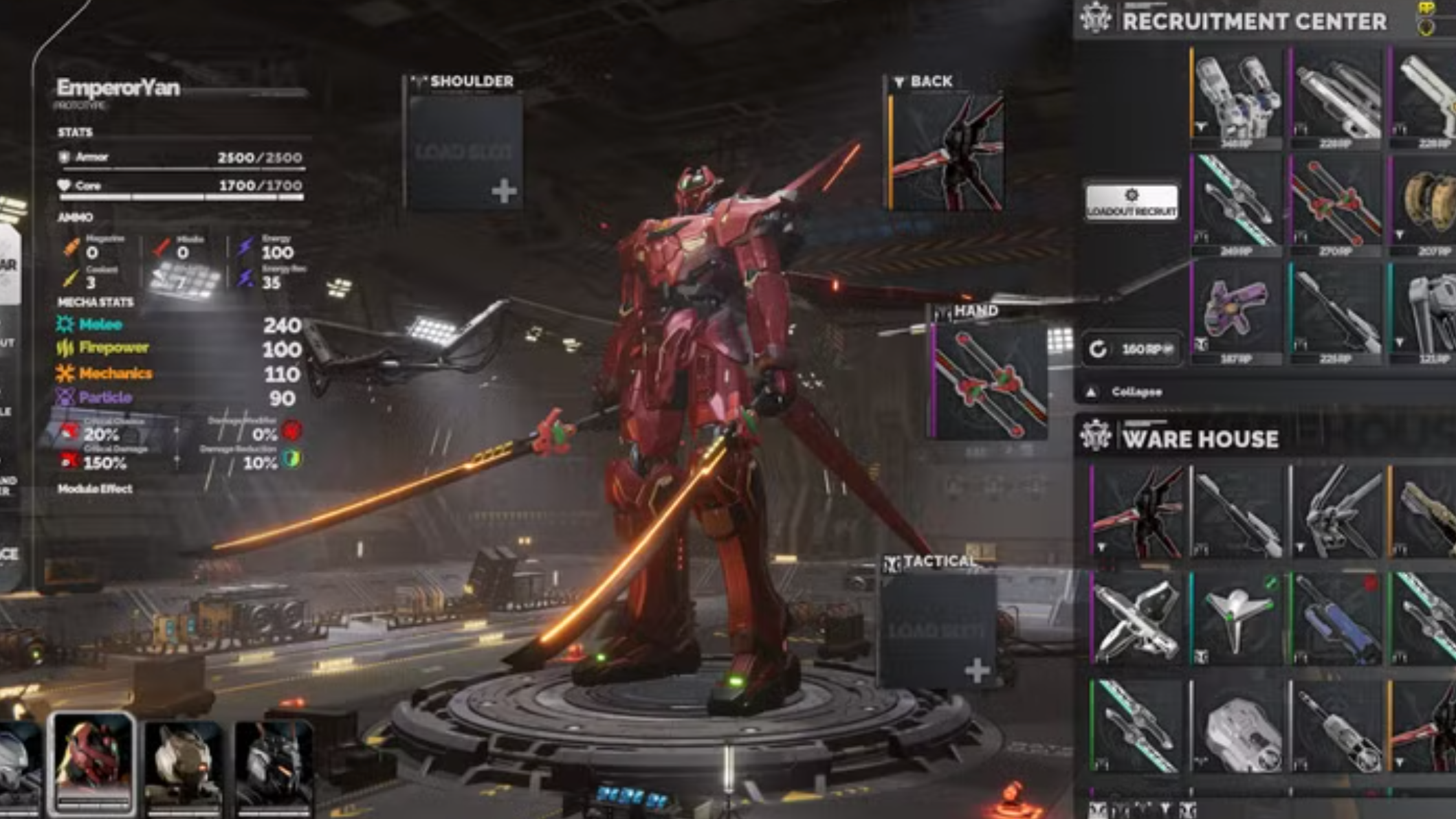
Task: Select the equipped Back slot wings
Action: [x=947, y=152]
